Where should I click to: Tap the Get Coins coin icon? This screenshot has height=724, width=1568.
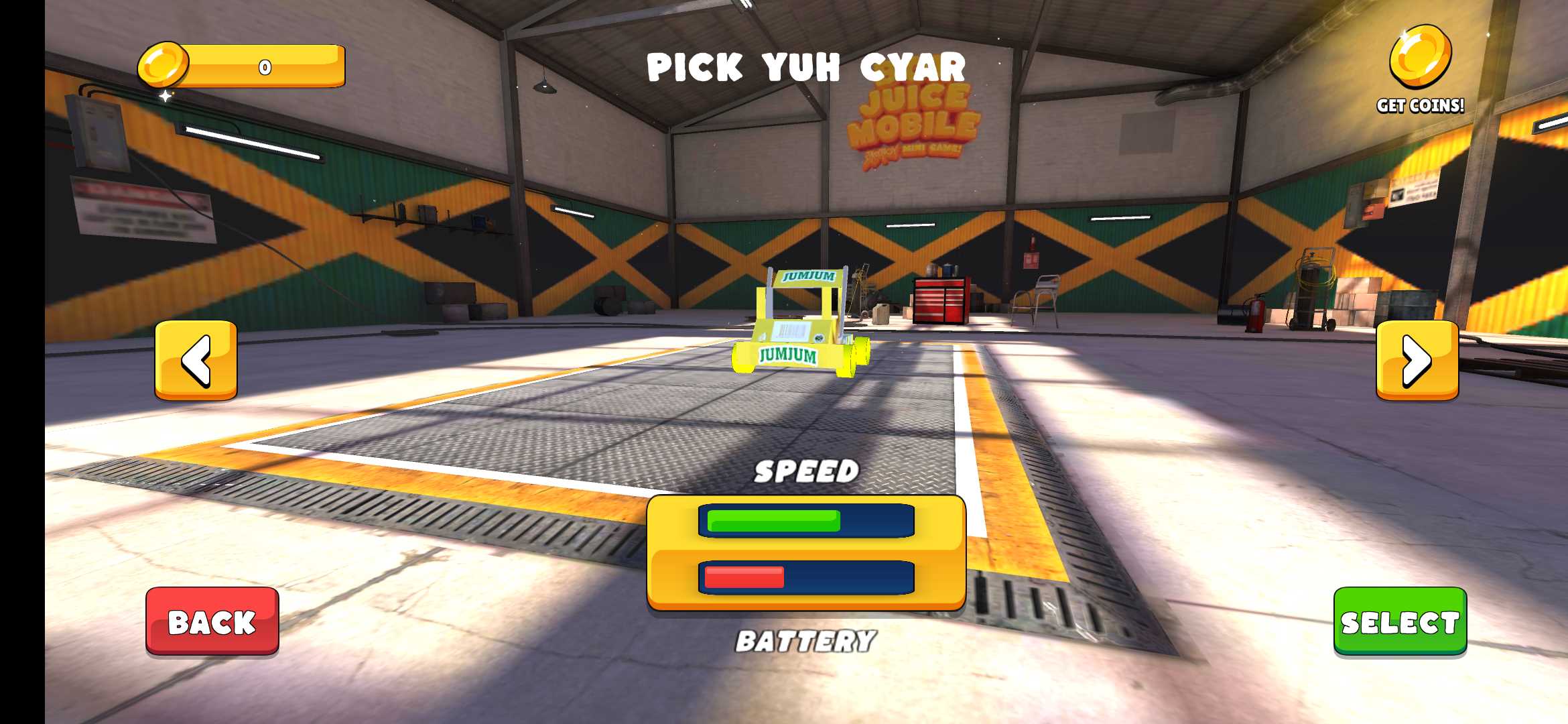[1420, 58]
